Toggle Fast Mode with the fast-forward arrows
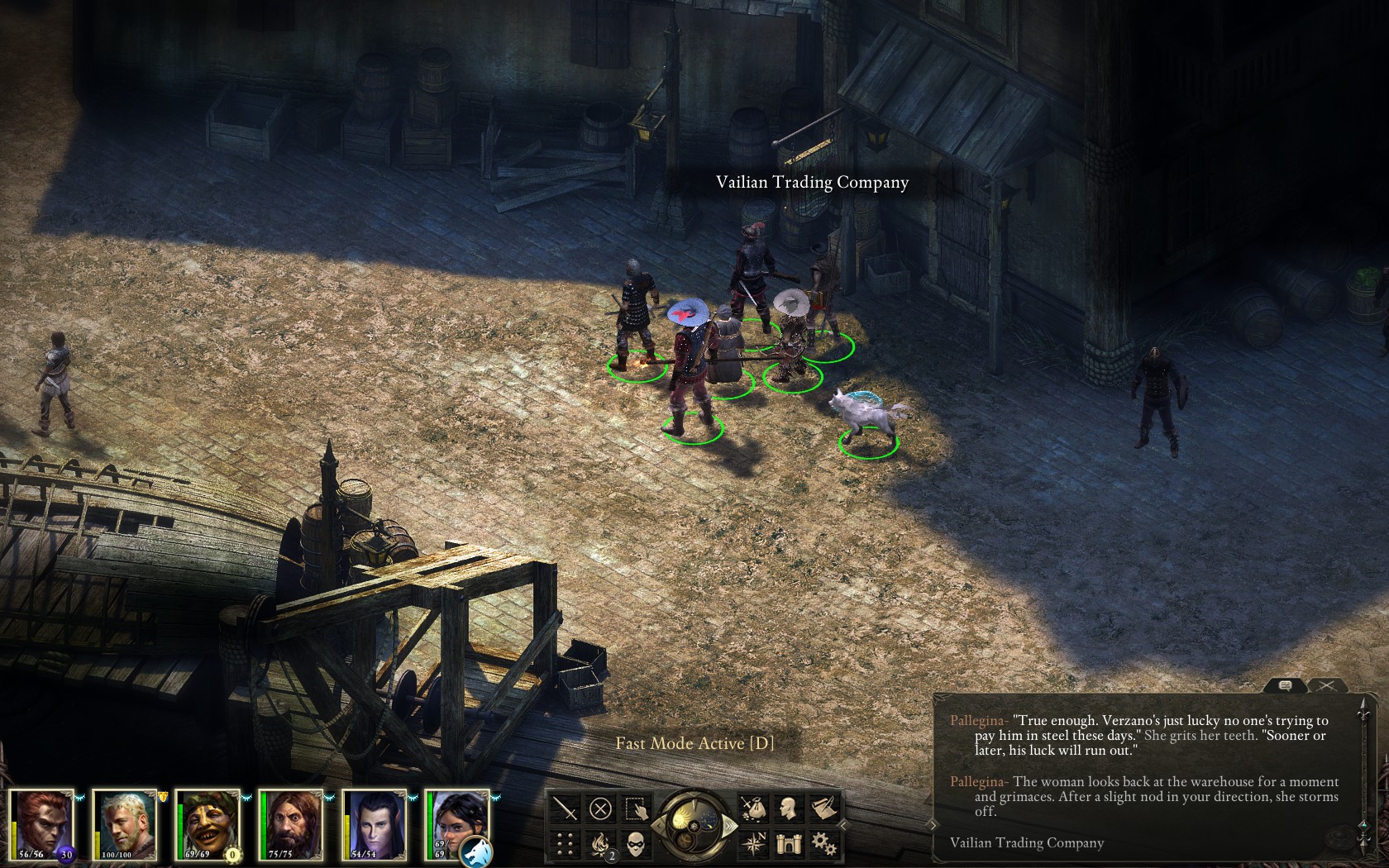Image resolution: width=1389 pixels, height=868 pixels. pyautogui.click(x=730, y=825)
